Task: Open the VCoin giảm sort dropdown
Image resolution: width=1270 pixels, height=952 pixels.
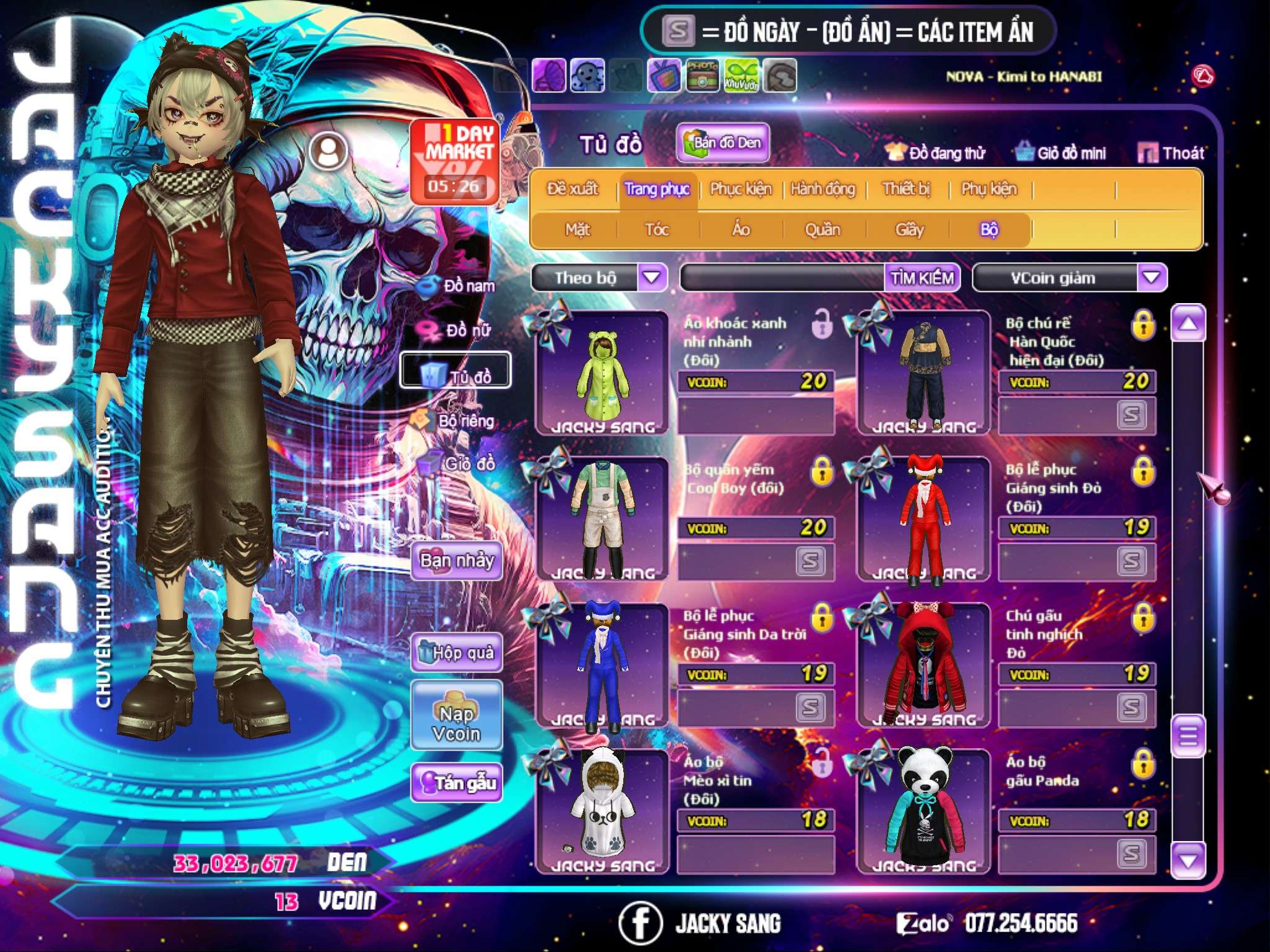Action: pos(1152,278)
